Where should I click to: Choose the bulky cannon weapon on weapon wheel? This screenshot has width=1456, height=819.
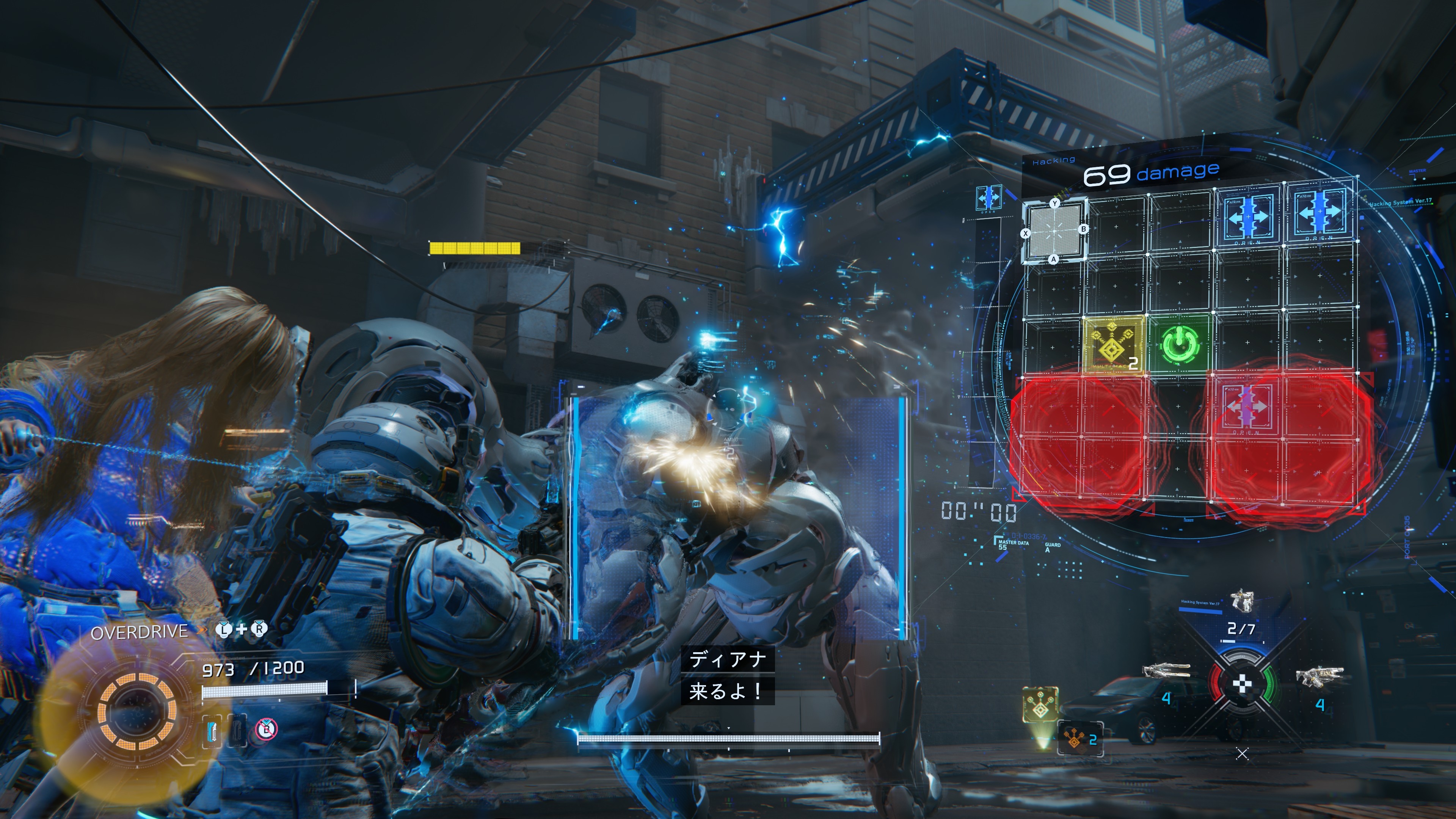(1319, 676)
